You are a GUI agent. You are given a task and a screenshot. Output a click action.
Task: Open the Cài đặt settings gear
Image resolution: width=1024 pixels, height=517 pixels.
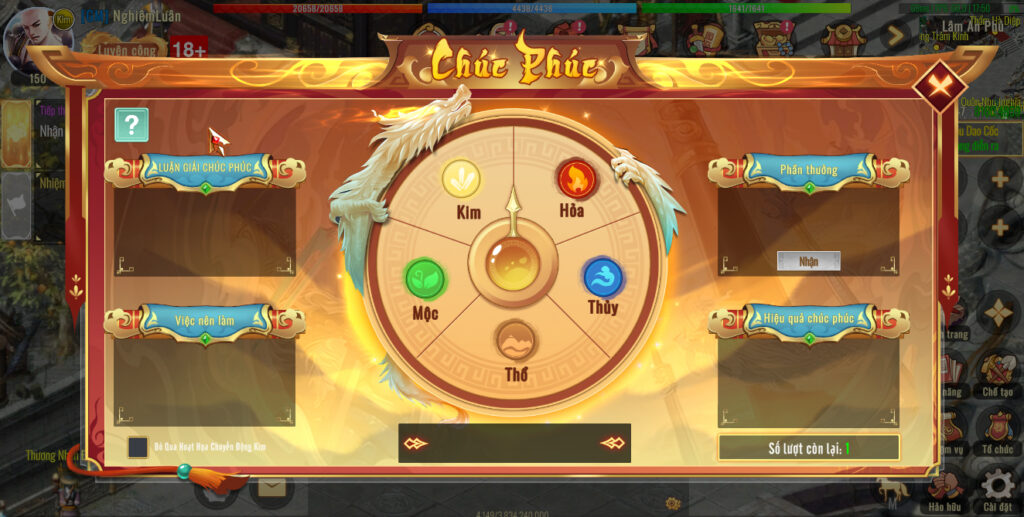997,486
